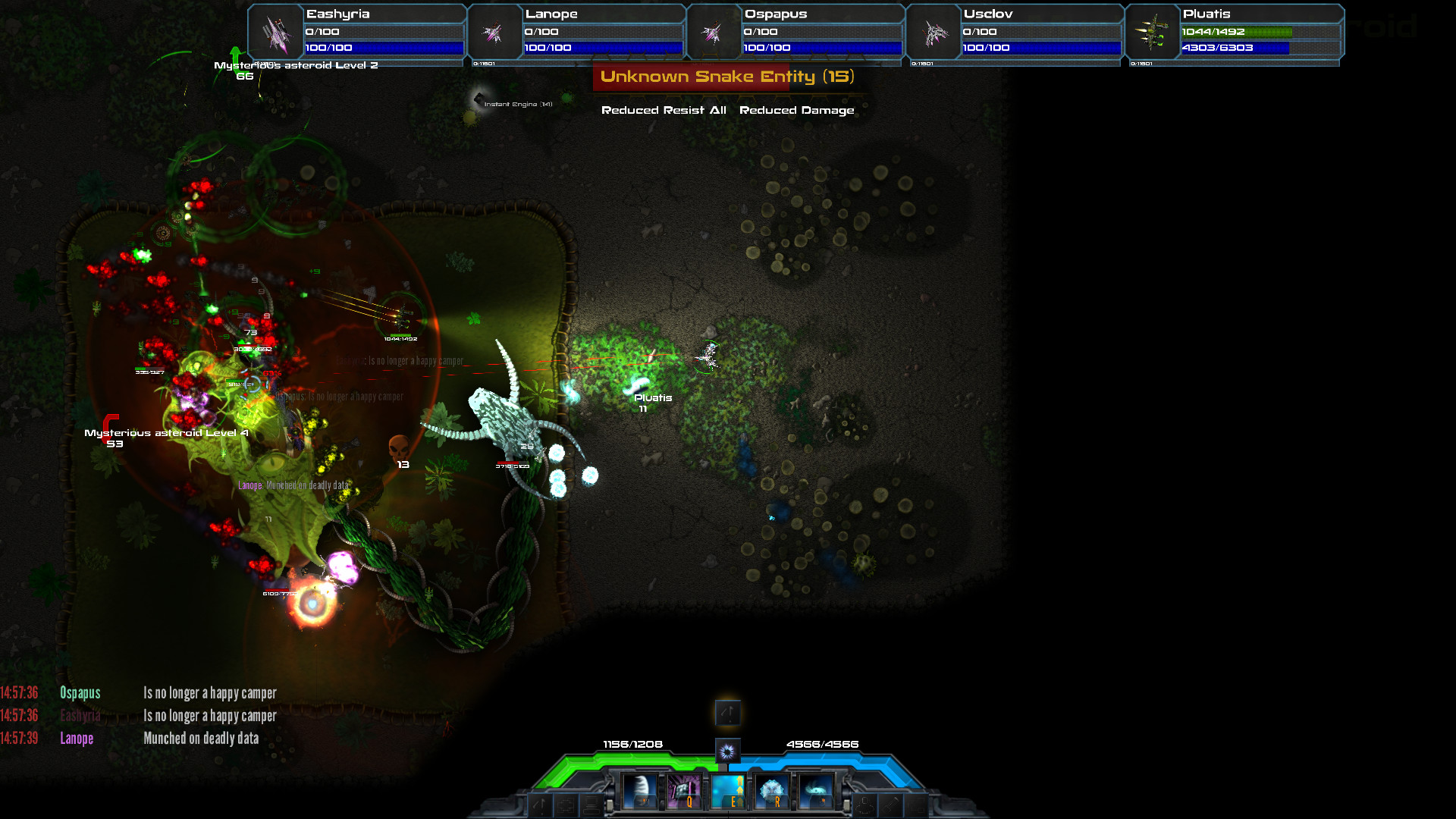
Task: Select Pluatis ship portrait in the party bar
Action: pos(1152,32)
